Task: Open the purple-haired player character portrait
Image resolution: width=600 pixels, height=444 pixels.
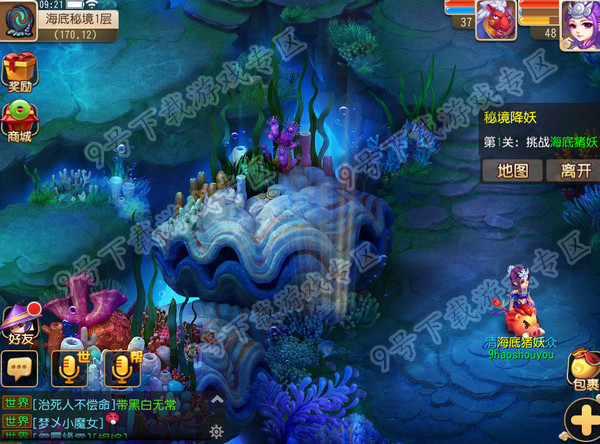Action: (579, 20)
